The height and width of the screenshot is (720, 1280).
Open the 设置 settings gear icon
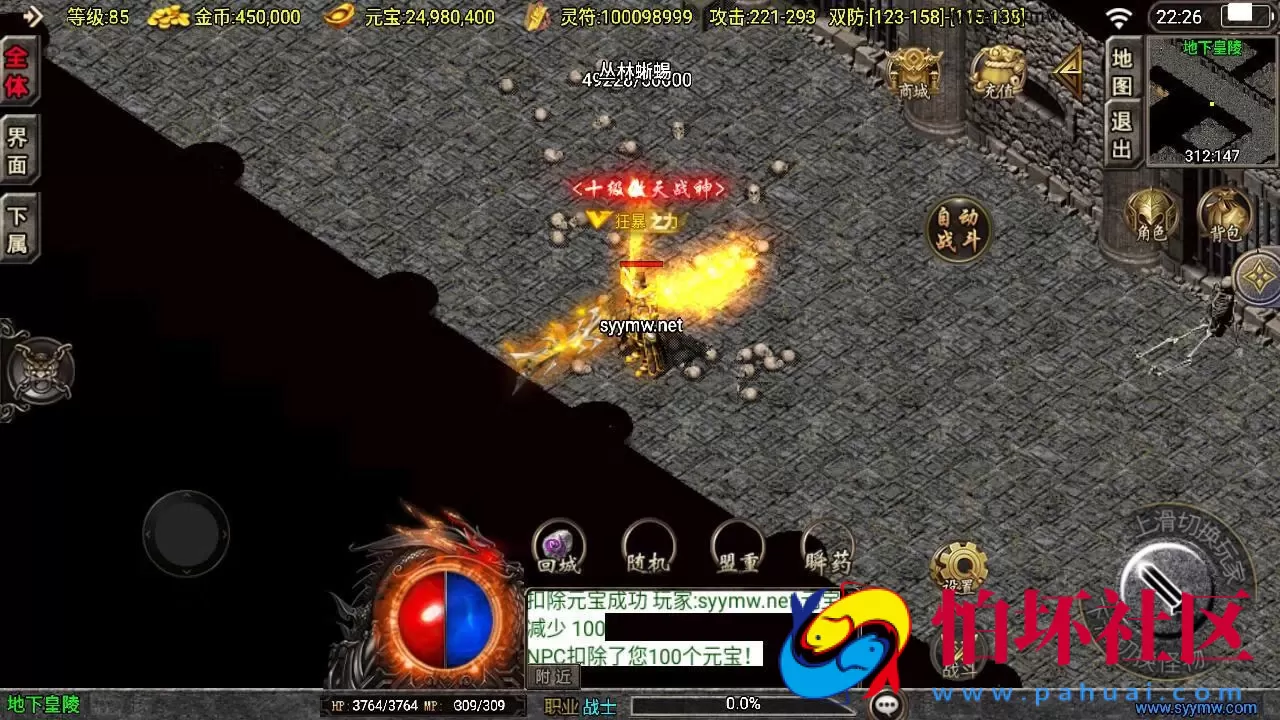(962, 567)
